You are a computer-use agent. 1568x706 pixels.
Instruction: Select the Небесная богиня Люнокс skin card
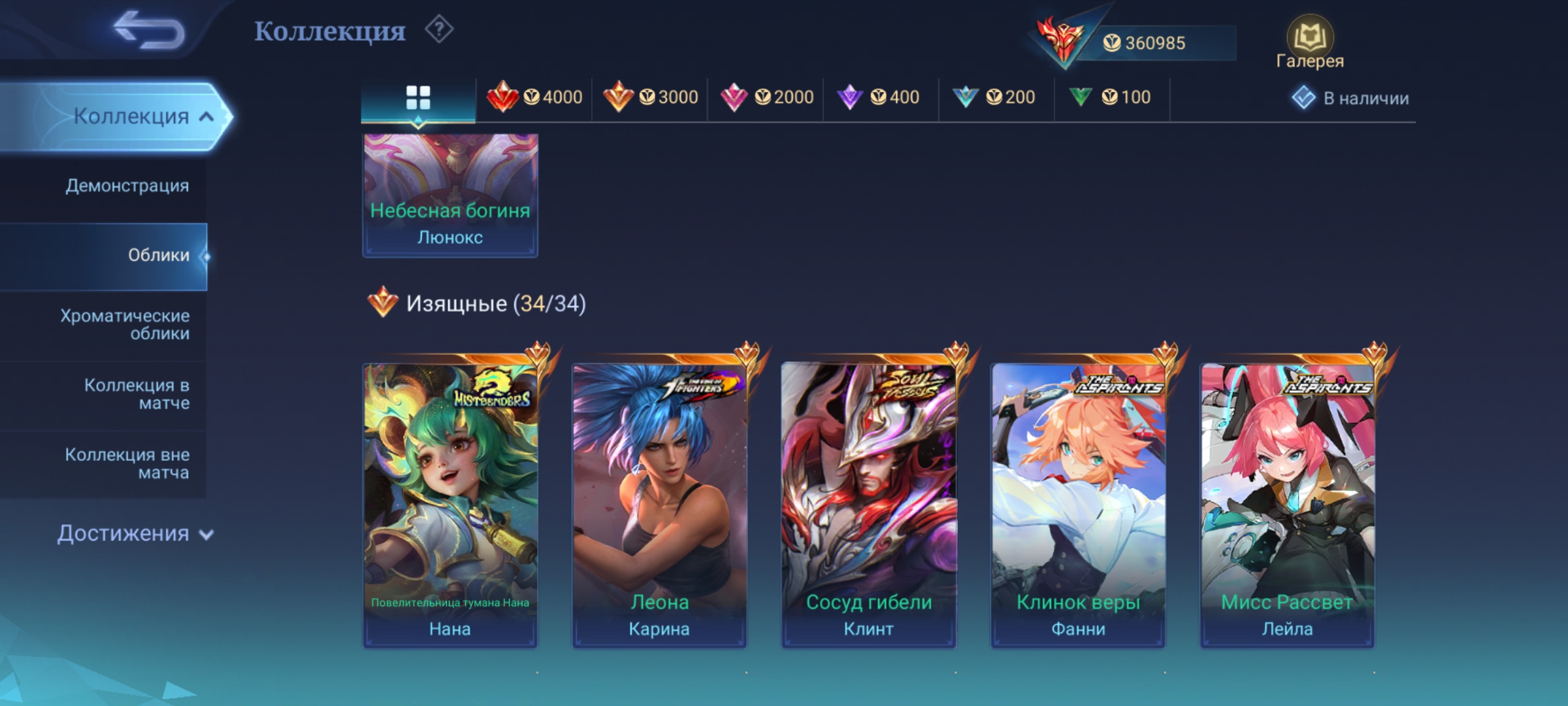tap(450, 195)
